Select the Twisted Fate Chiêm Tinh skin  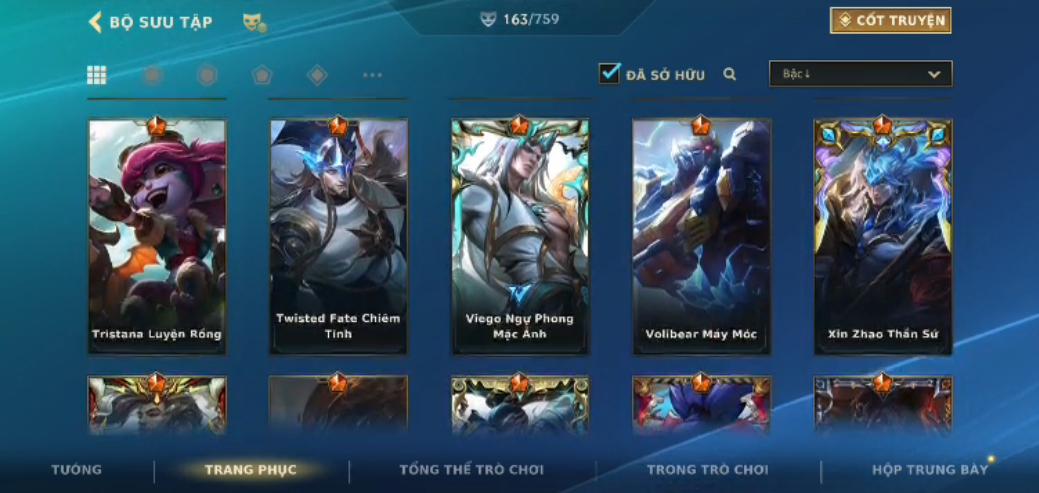(x=338, y=237)
